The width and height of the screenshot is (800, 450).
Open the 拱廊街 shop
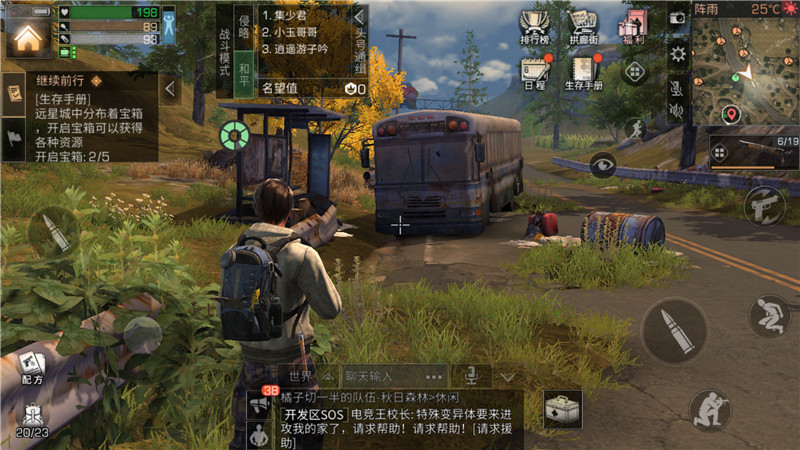coord(584,28)
